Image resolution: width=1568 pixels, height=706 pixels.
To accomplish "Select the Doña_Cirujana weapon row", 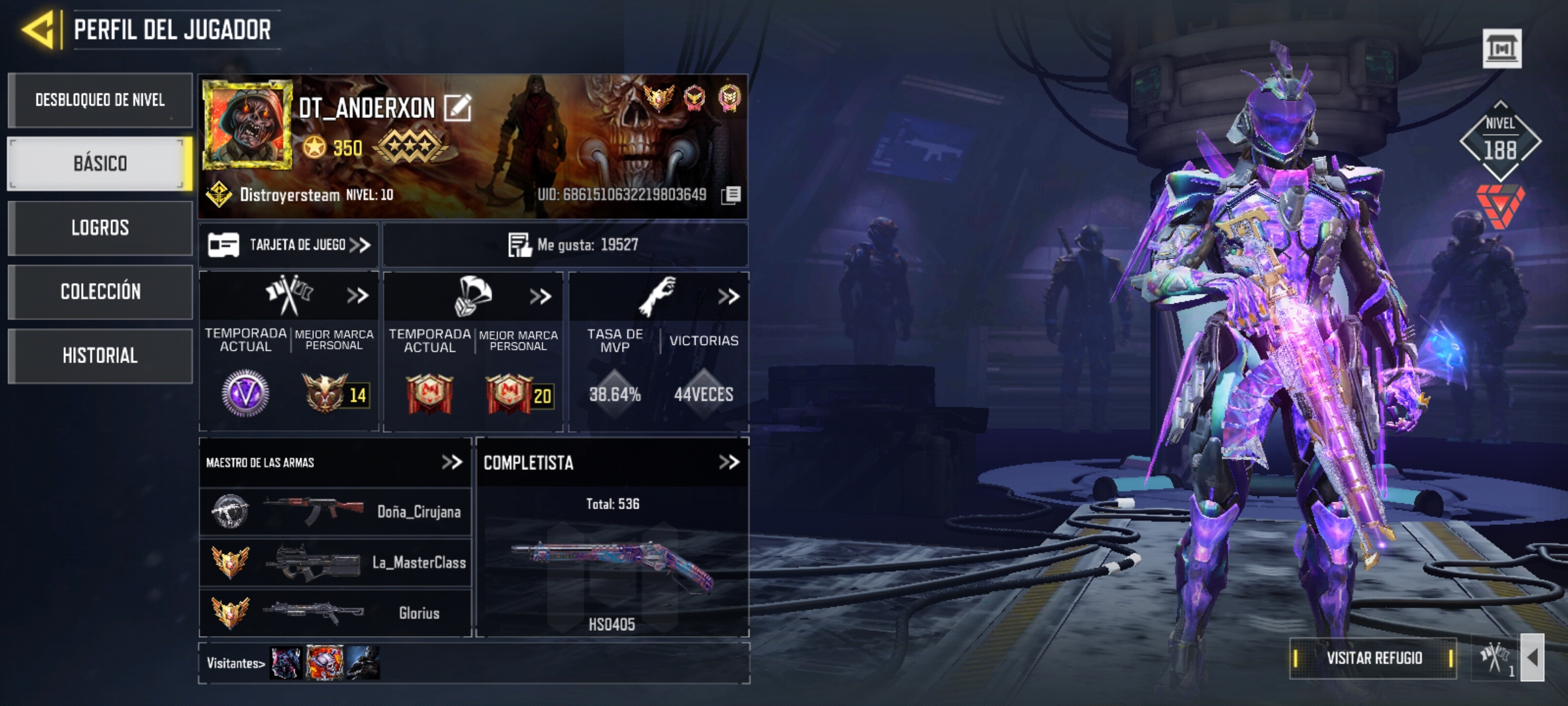I will pos(335,512).
